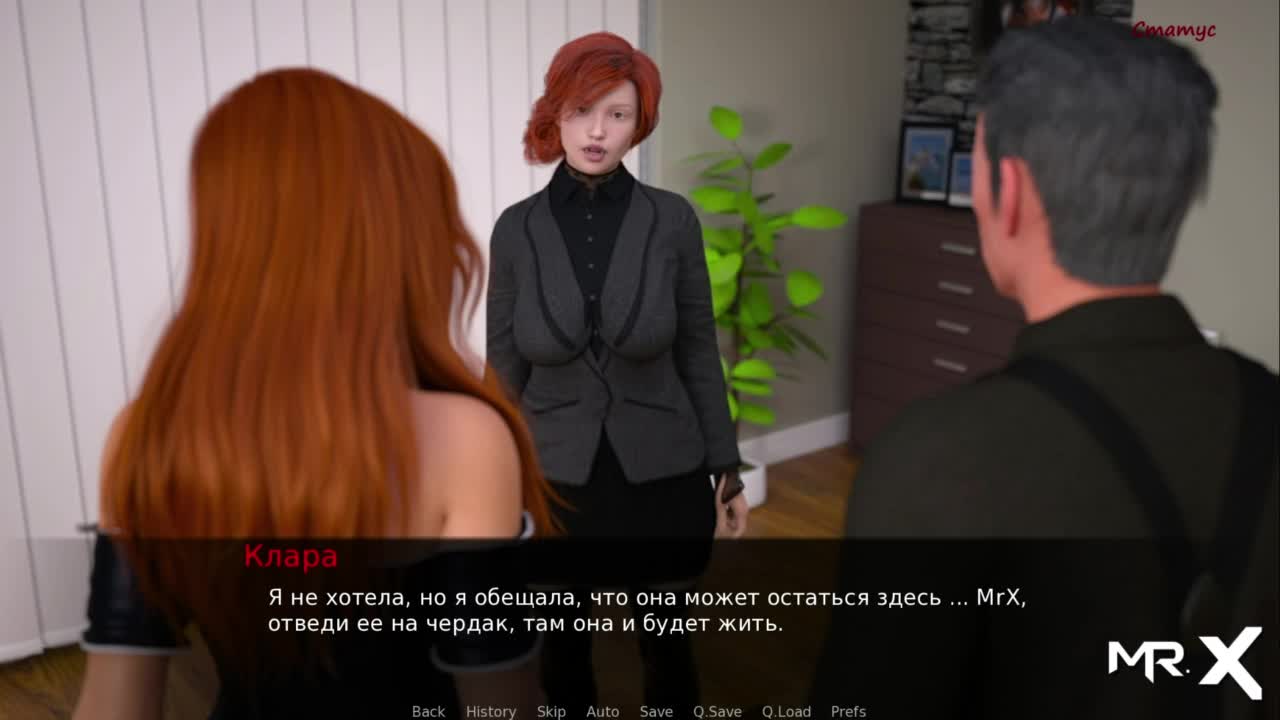Open the red Статус status screen
This screenshot has width=1280, height=720.
point(1173,30)
